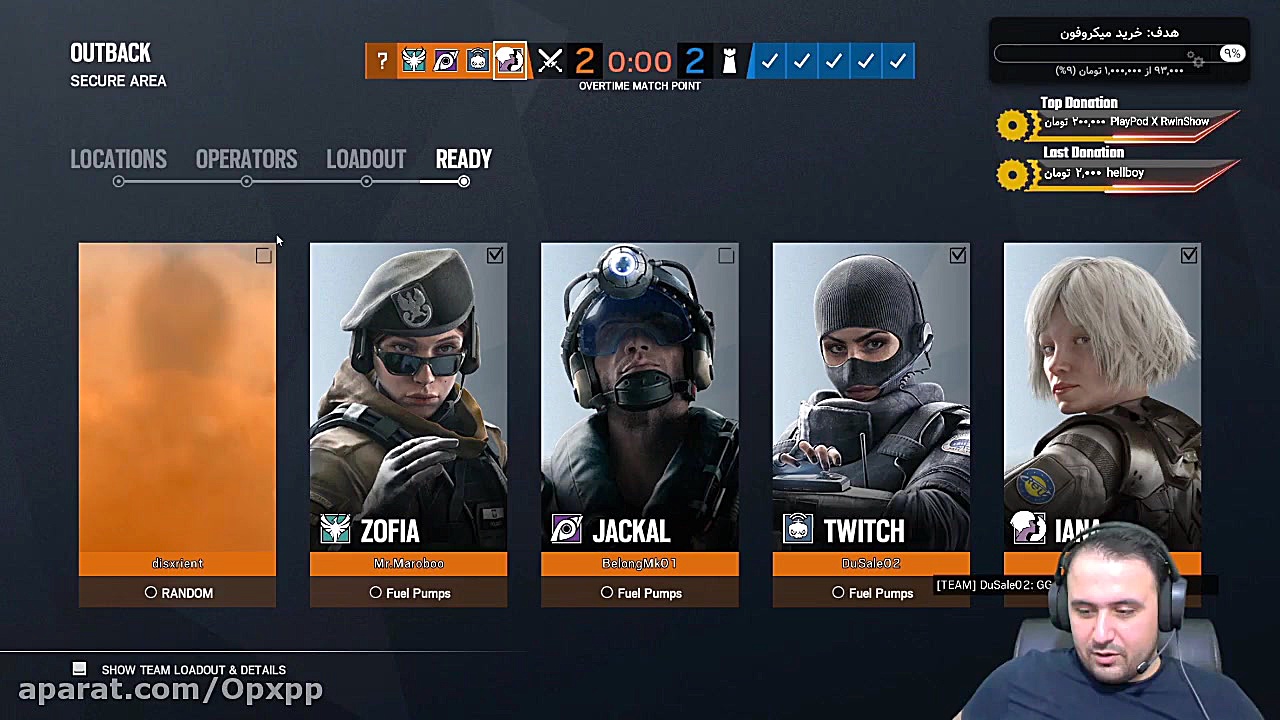Click the defender tower icon beside the blue score
This screenshot has height=720, width=1280.
pyautogui.click(x=730, y=61)
